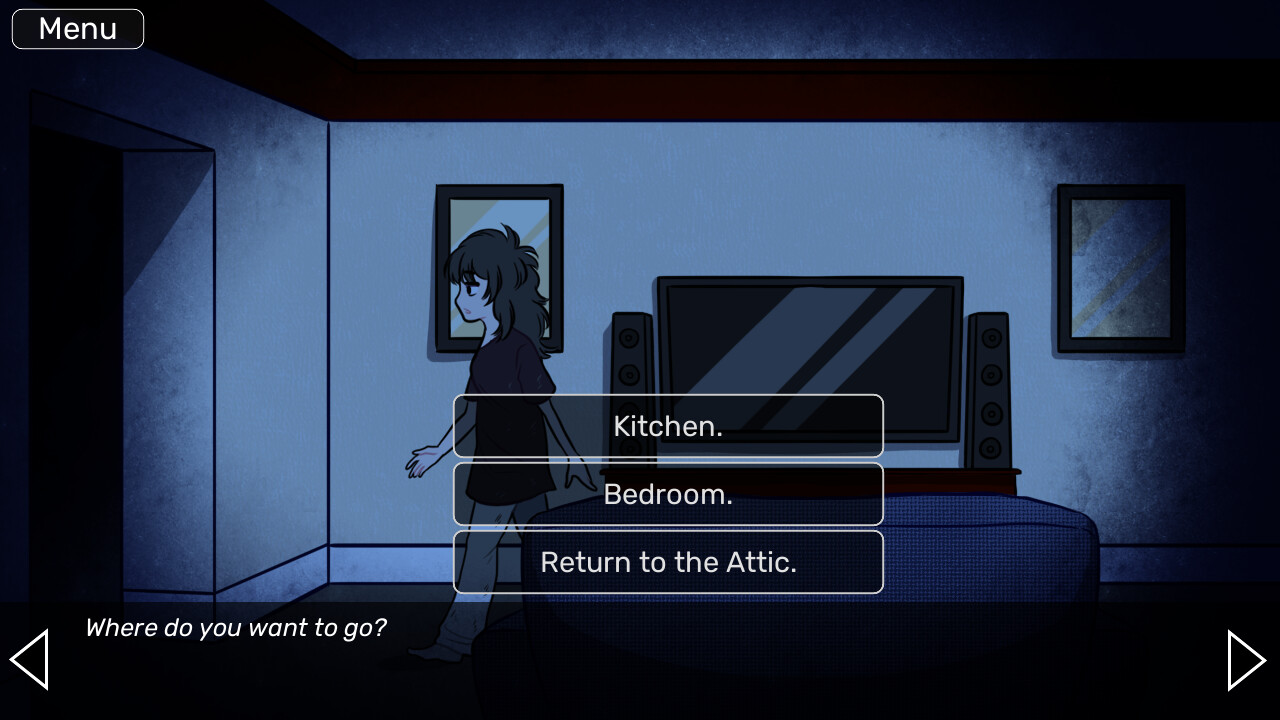The height and width of the screenshot is (720, 1280).
Task: Click the dialogue text Where do you want to go
Action: [236, 628]
